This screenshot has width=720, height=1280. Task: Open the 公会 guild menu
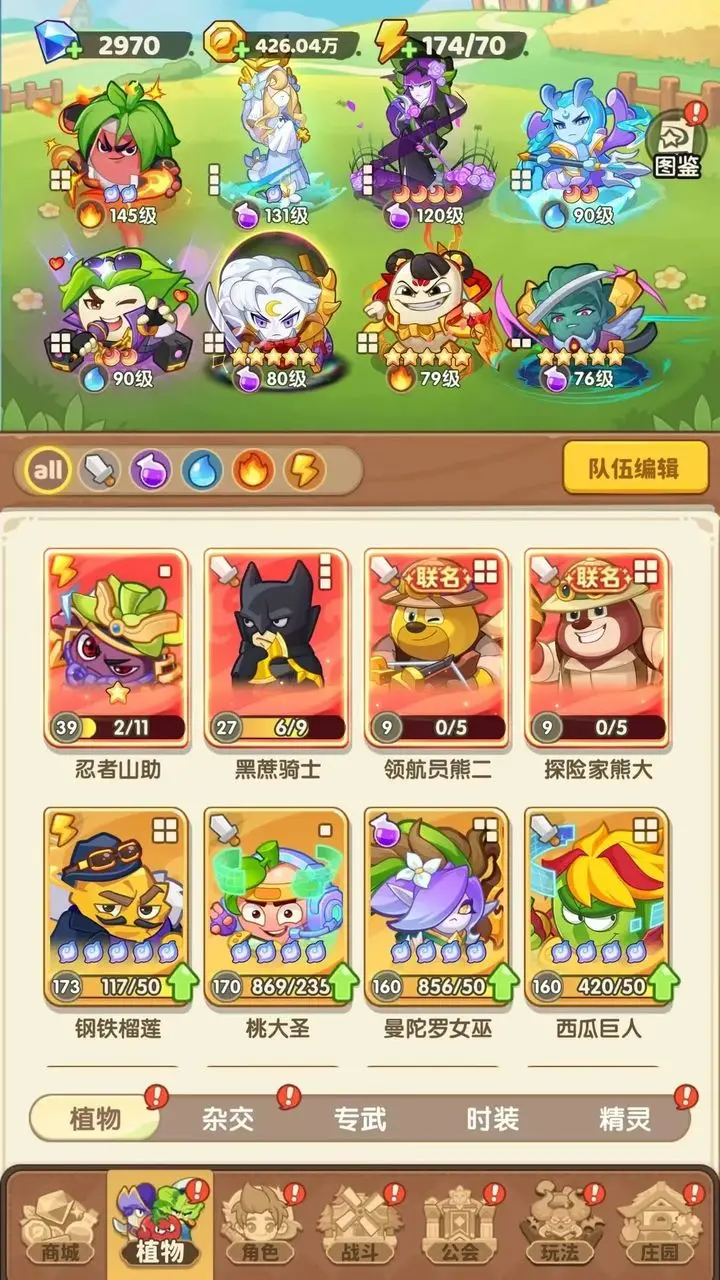point(458,1225)
